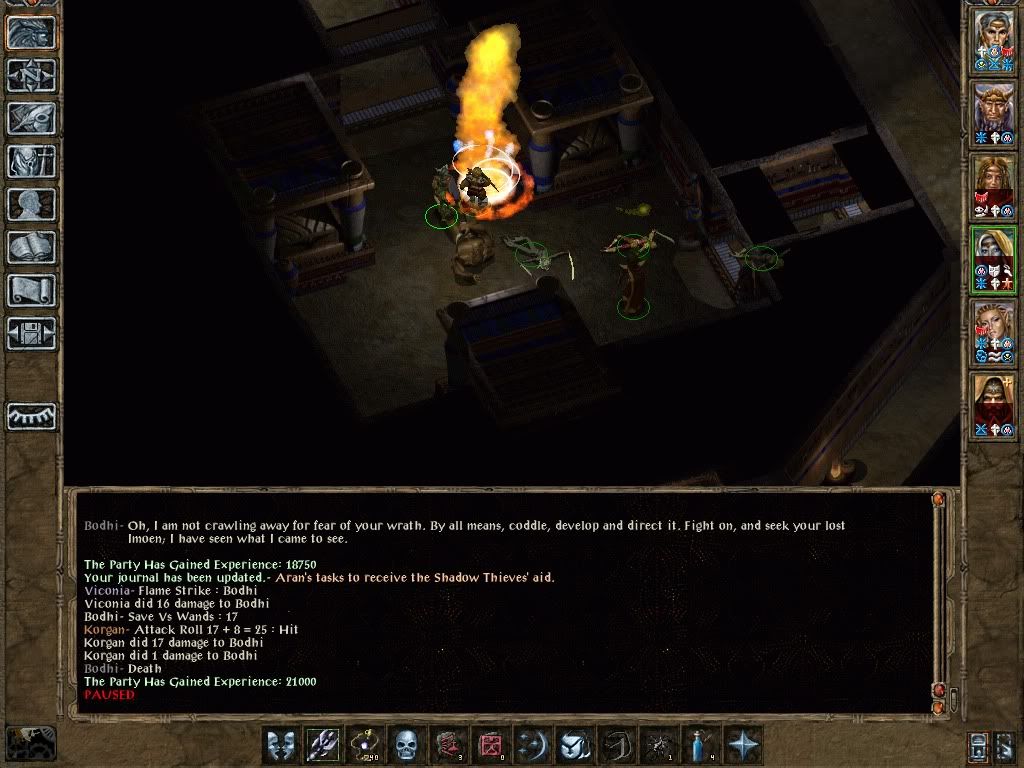Open game options with the floppy disk button

31,333
